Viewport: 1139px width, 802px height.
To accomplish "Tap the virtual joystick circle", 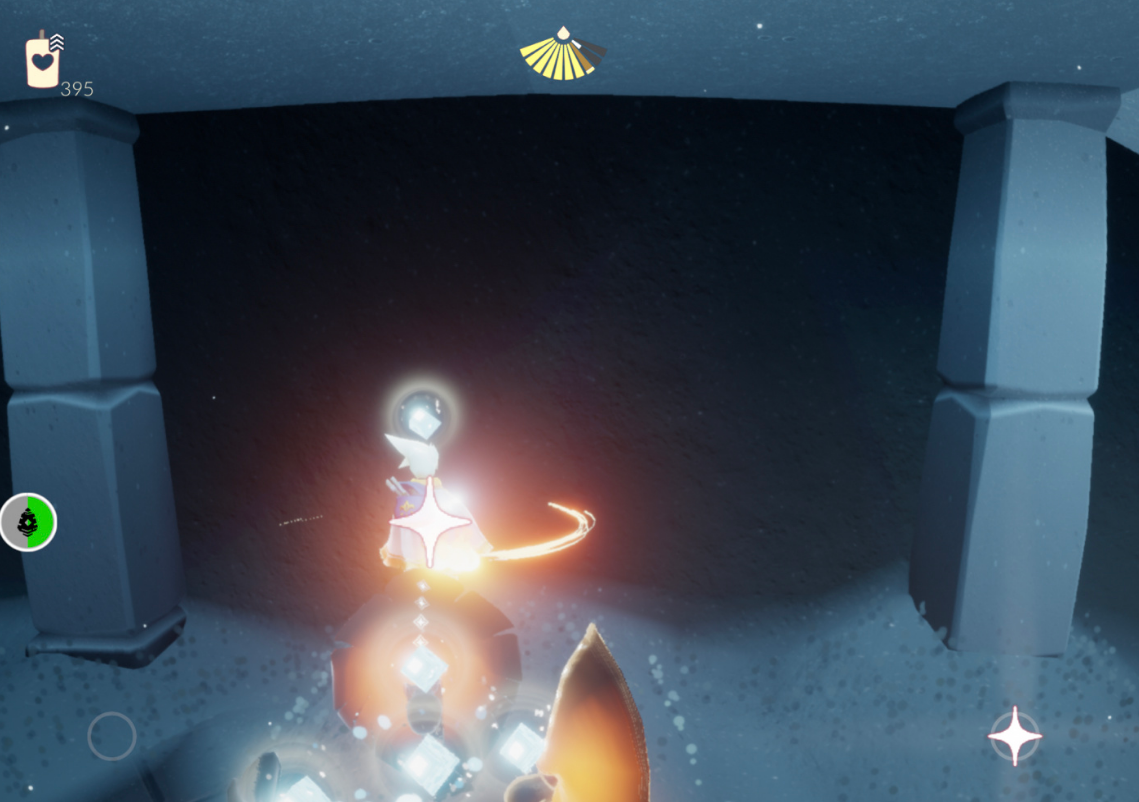I will [x=112, y=736].
